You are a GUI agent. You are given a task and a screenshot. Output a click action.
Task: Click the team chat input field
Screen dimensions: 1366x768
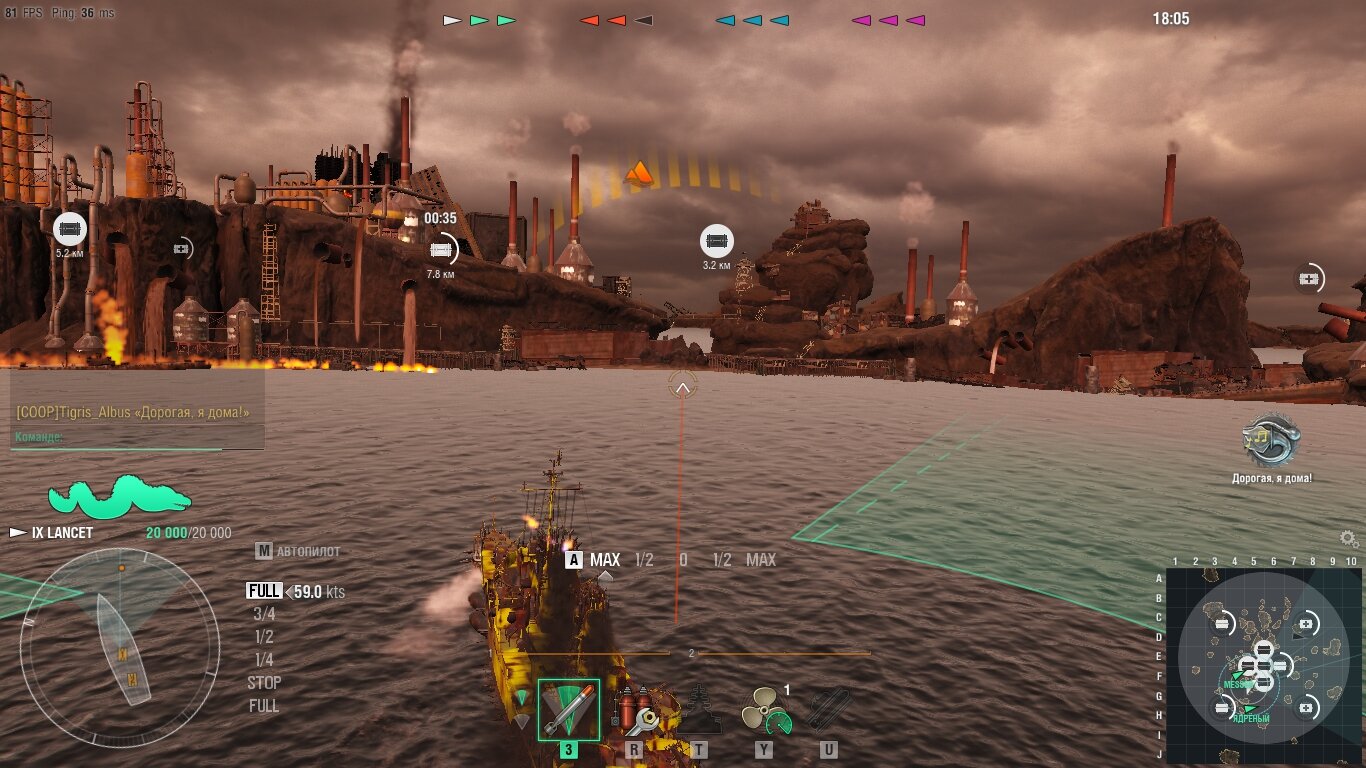pos(138,437)
